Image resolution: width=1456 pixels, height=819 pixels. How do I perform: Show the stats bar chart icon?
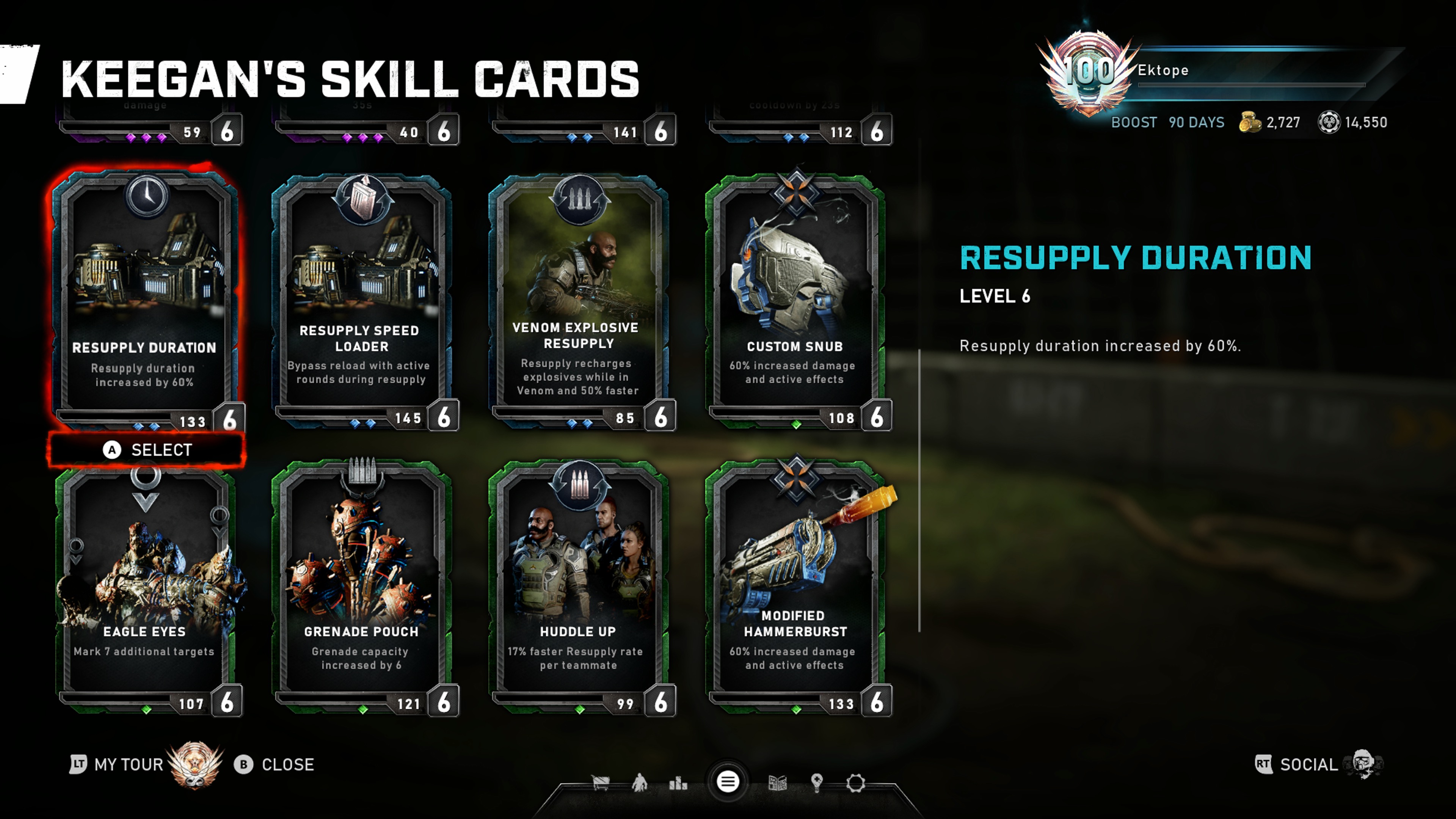(678, 783)
